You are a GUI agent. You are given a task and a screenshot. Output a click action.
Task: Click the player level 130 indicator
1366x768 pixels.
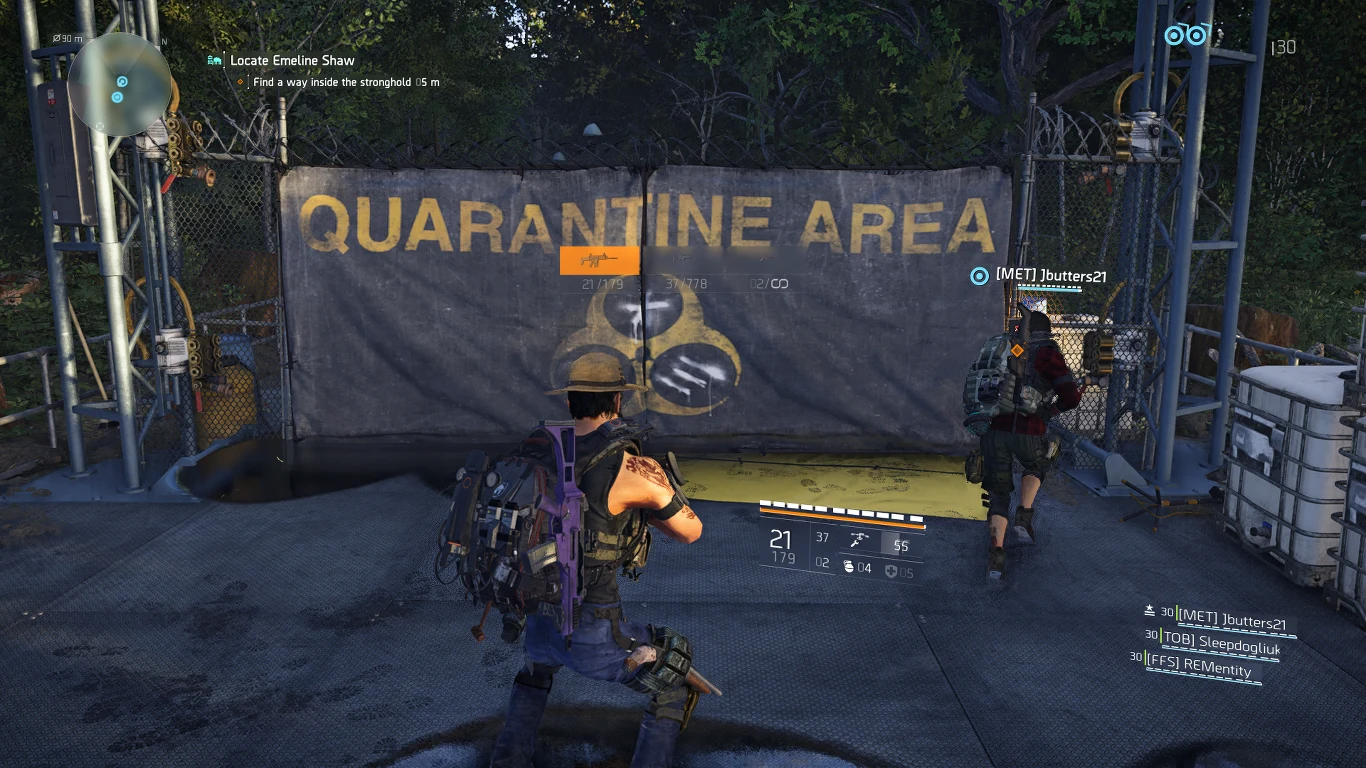click(x=1283, y=47)
